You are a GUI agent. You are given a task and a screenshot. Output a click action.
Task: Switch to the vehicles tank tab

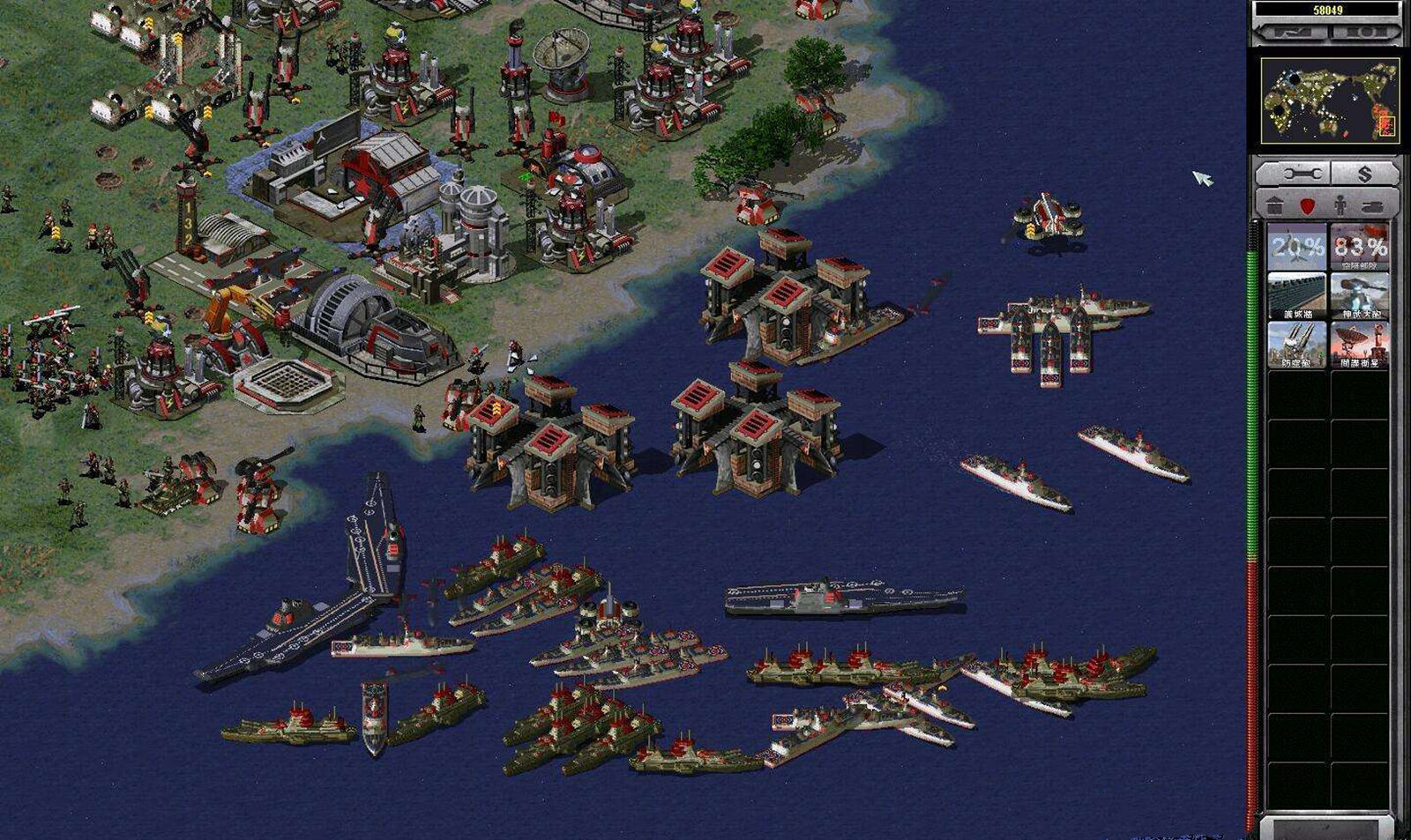(x=1373, y=204)
